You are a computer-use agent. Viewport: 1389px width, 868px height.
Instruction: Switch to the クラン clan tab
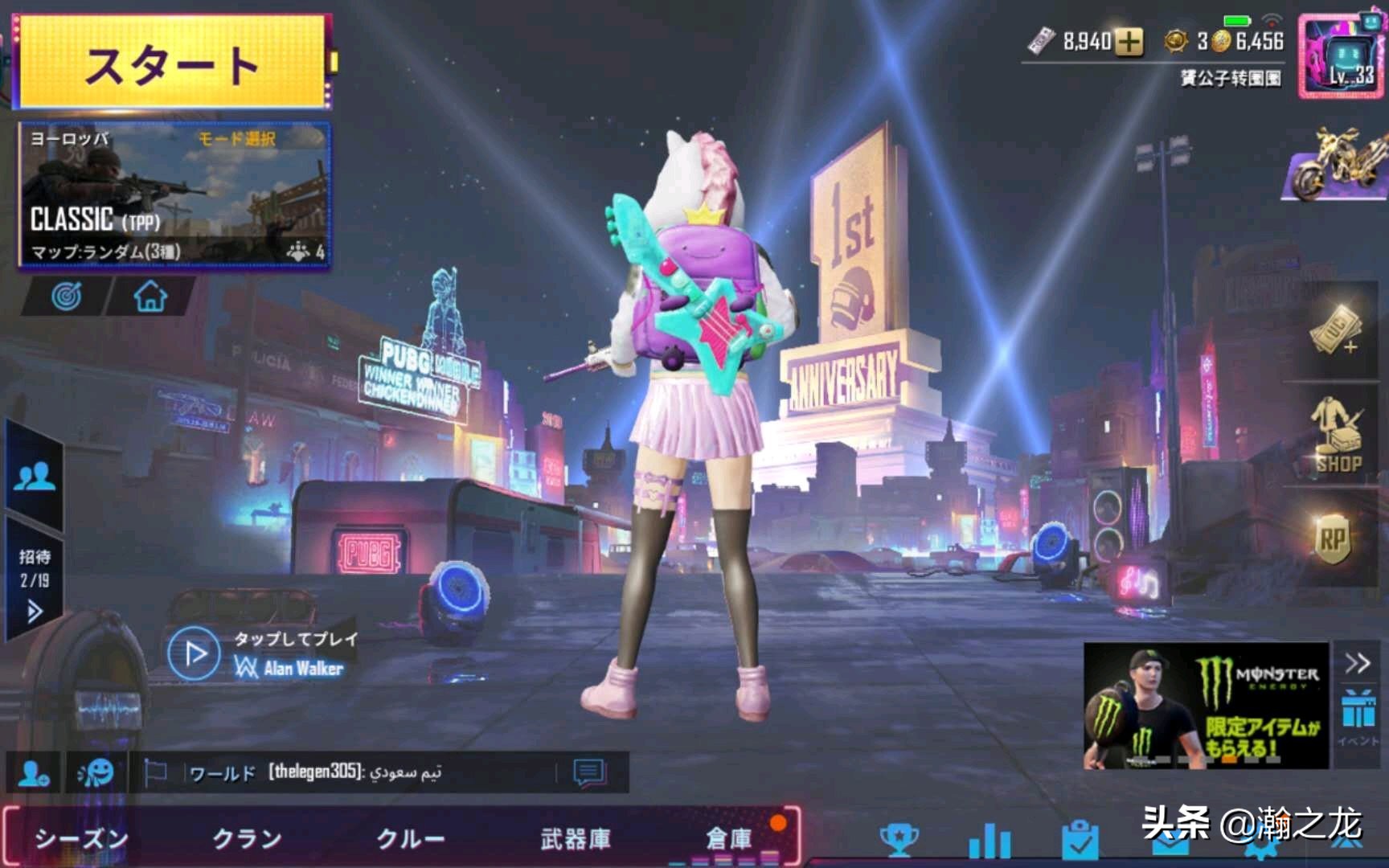pyautogui.click(x=247, y=839)
